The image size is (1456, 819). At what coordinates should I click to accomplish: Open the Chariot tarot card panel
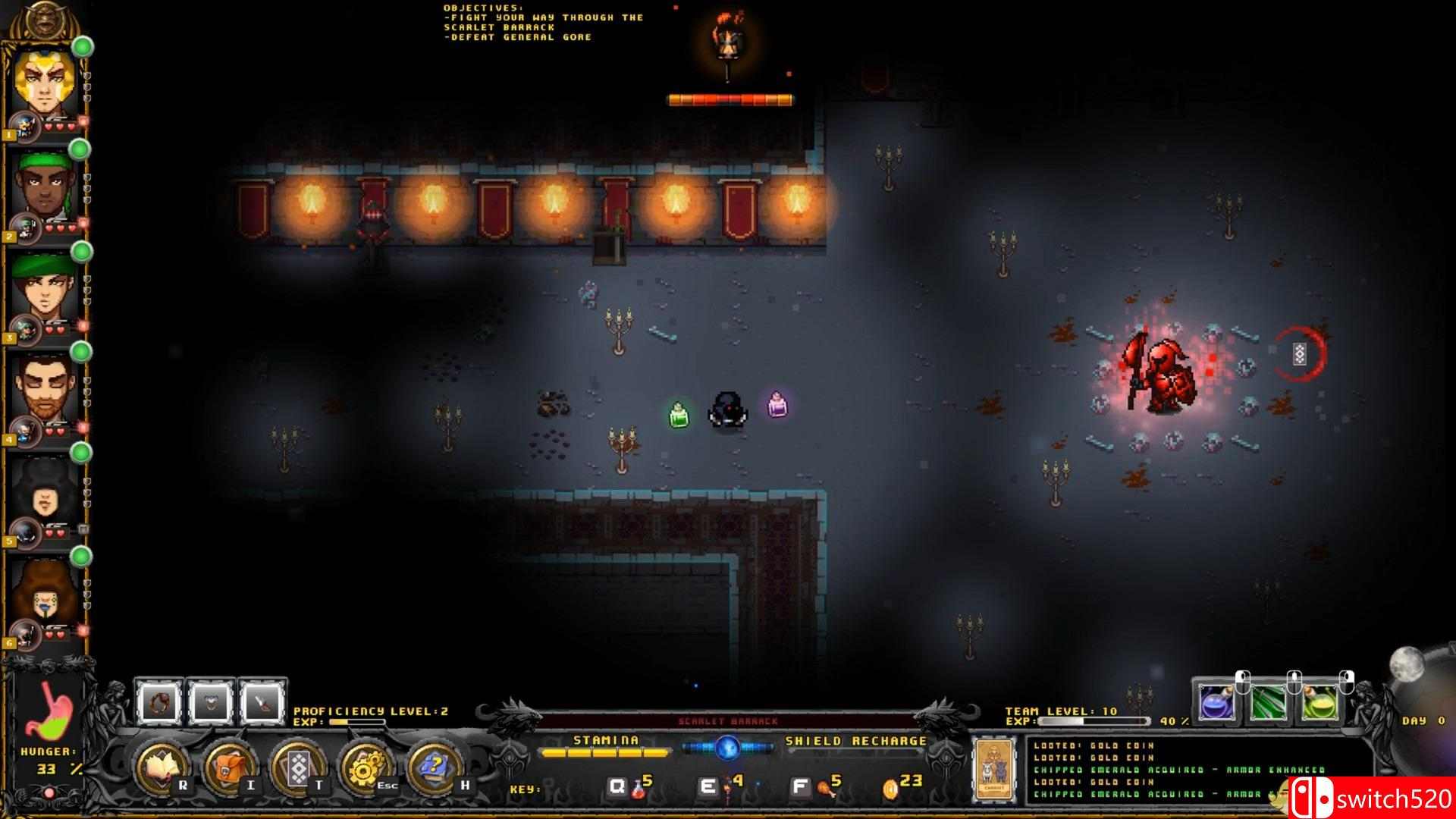coord(993,768)
